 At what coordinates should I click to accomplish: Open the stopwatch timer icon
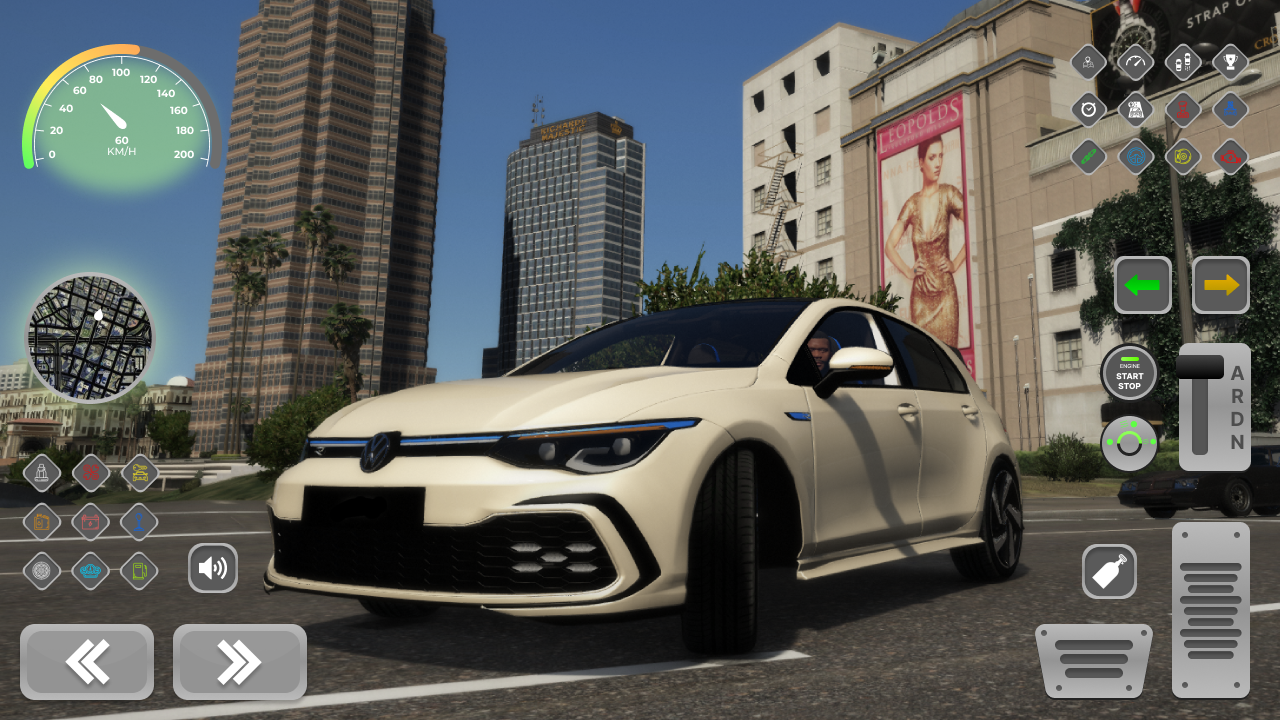click(x=1087, y=109)
